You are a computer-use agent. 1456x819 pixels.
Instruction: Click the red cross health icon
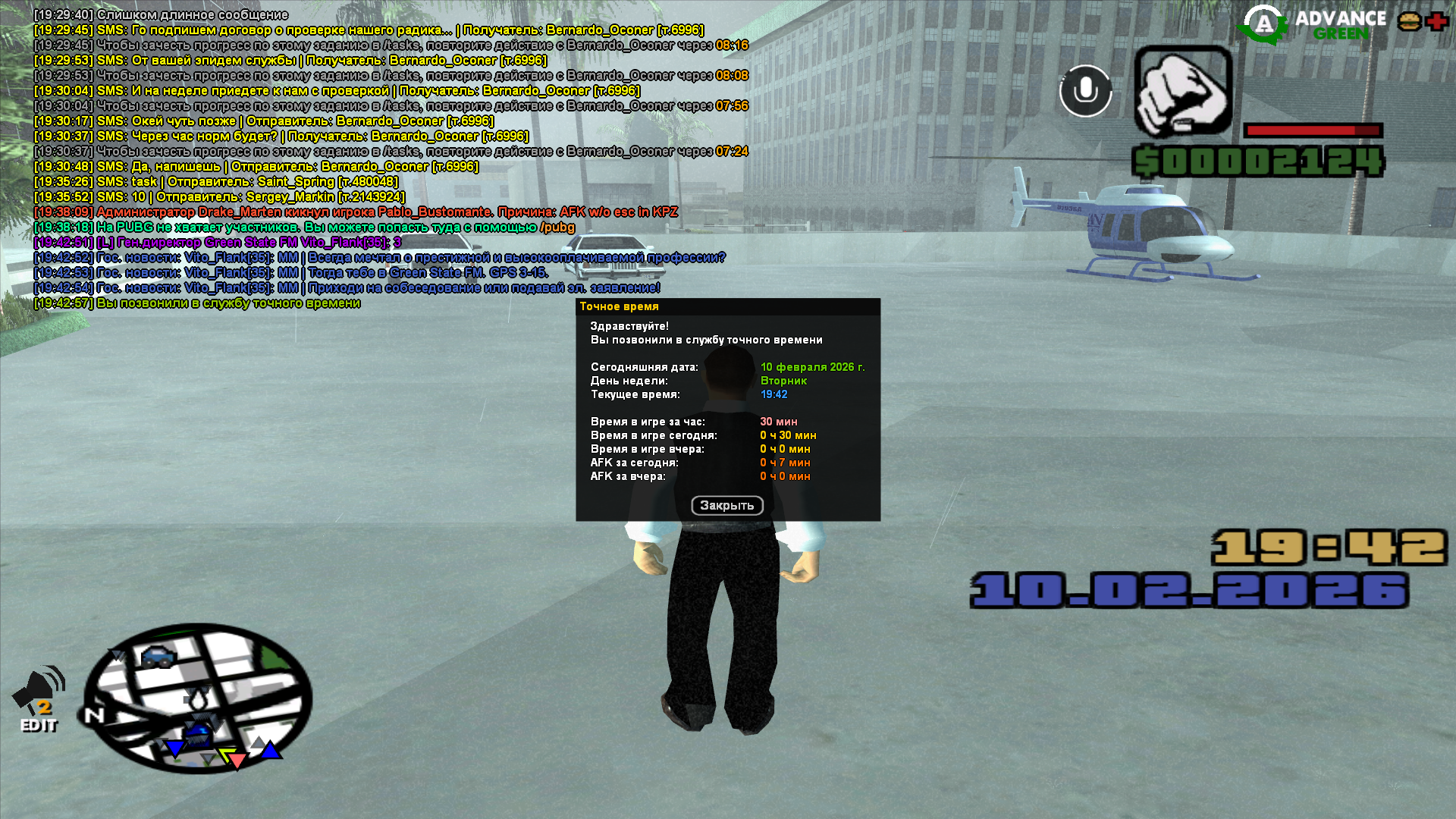[1436, 21]
